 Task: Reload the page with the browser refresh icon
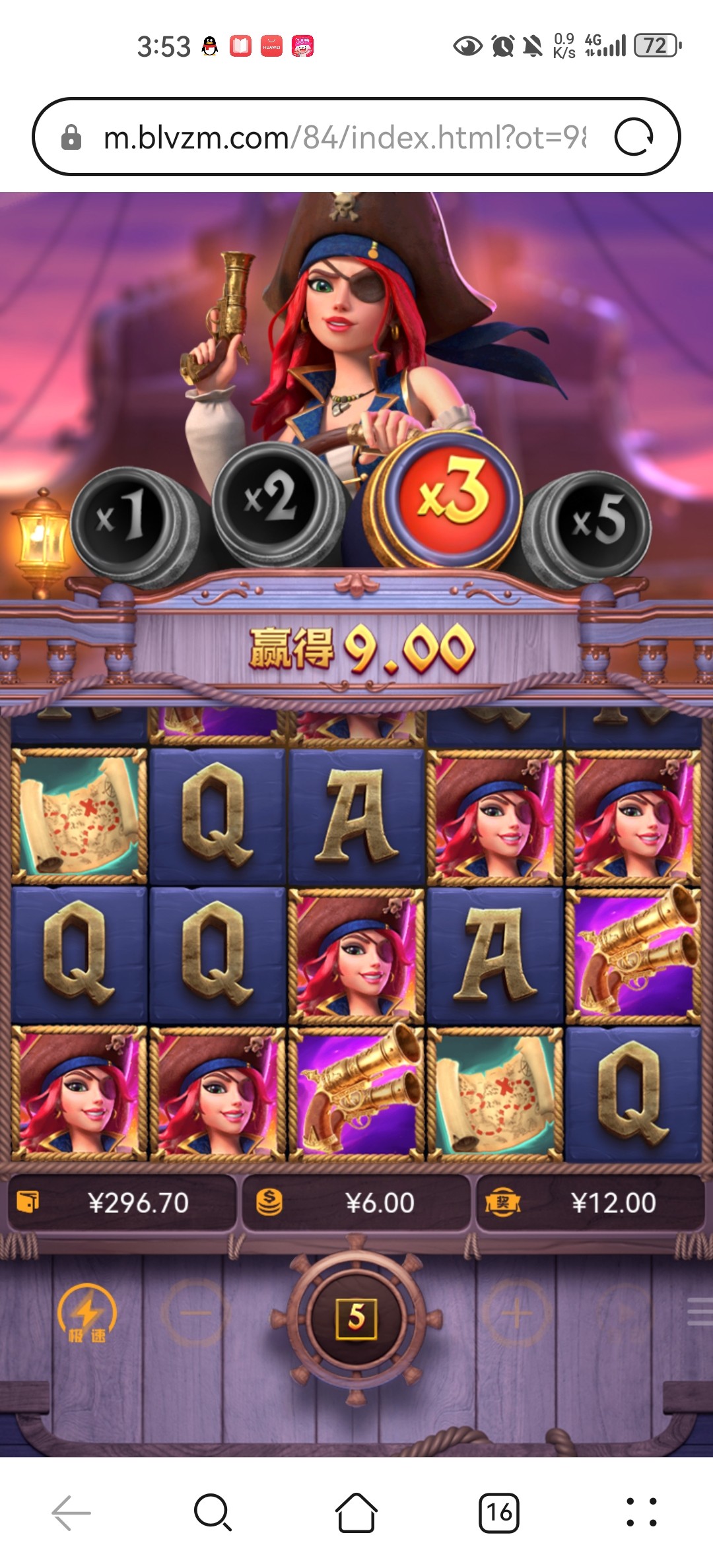point(634,137)
